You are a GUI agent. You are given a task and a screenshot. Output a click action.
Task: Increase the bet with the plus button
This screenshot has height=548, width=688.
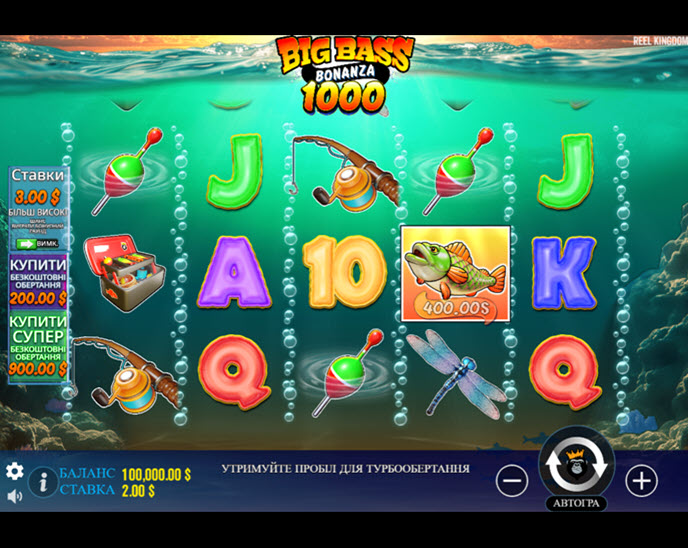pos(641,481)
